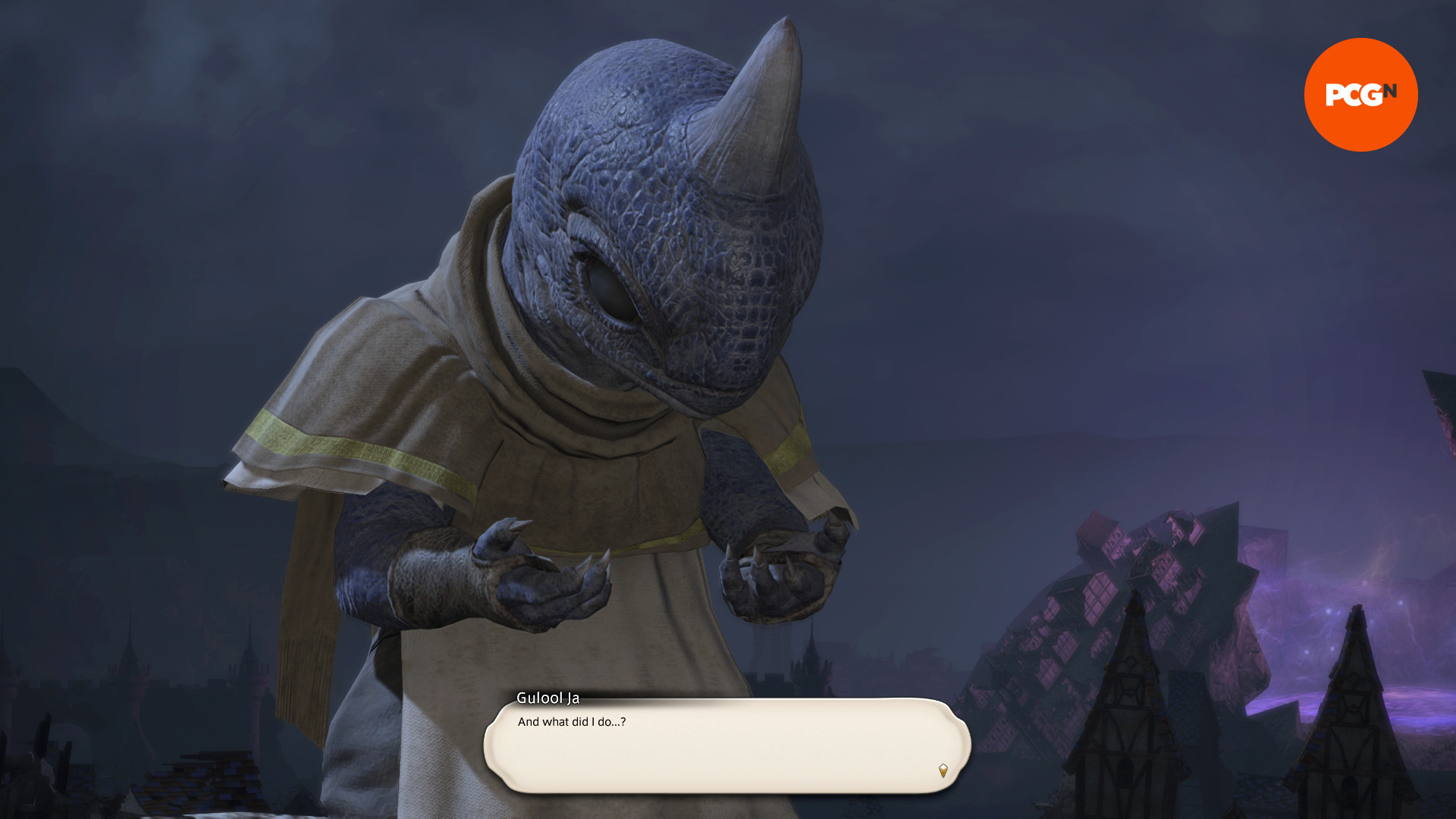Advance the dialogue with the gold arrow

943,770
